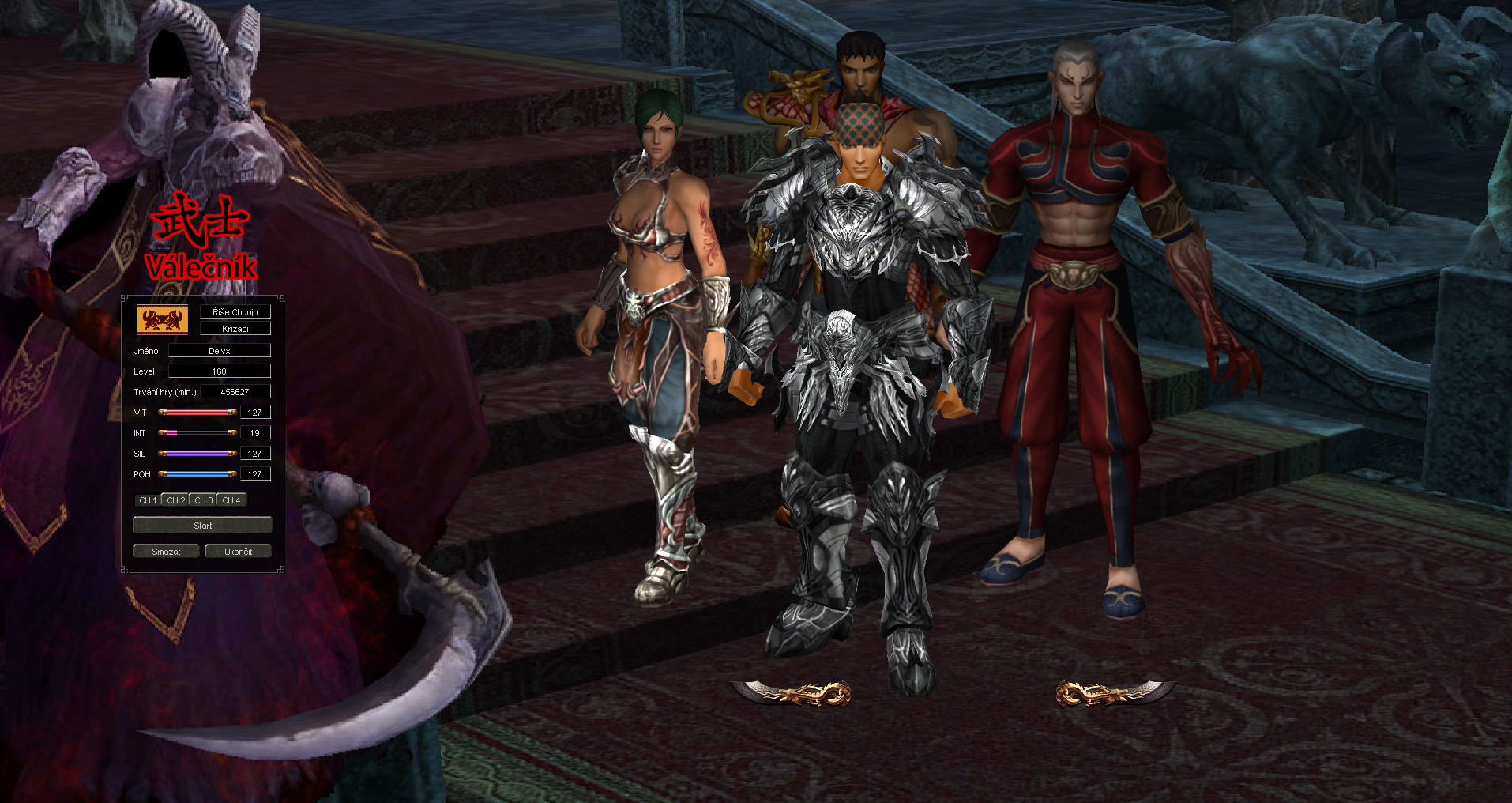Rotate characters with the left blade arrow
This screenshot has height=803, width=1512.
pos(792,693)
